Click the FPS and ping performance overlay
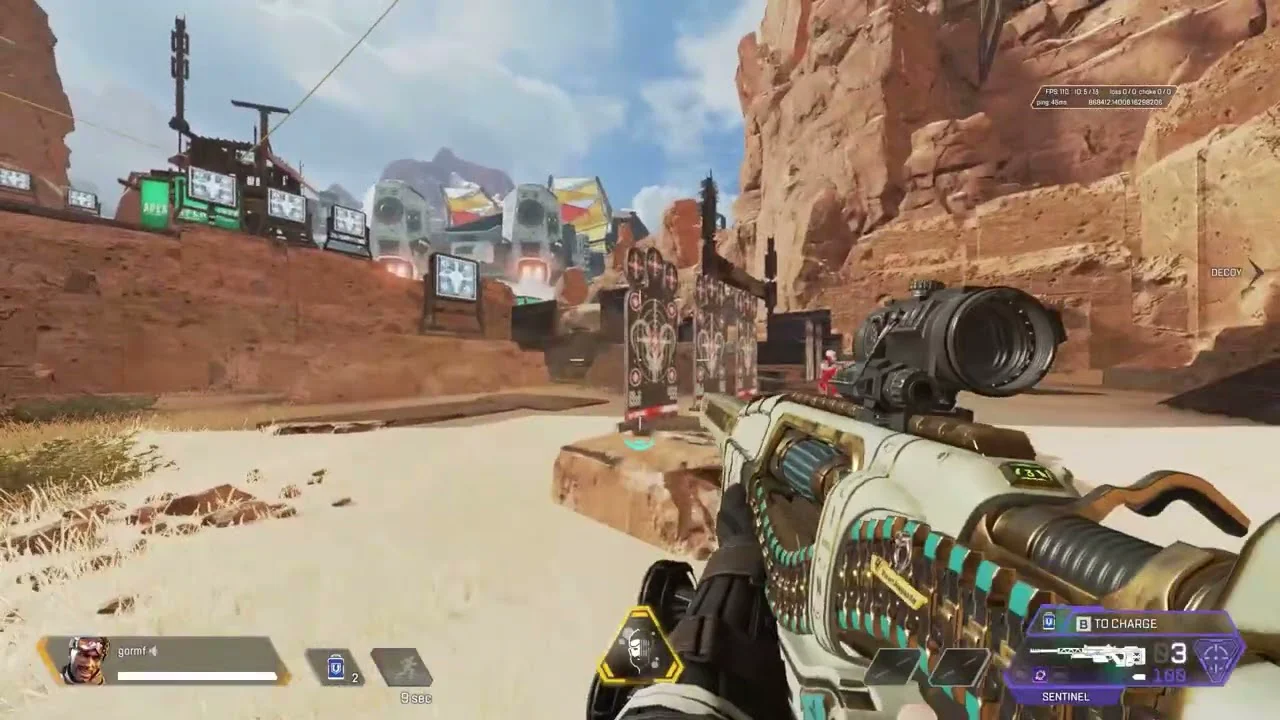 point(1103,97)
